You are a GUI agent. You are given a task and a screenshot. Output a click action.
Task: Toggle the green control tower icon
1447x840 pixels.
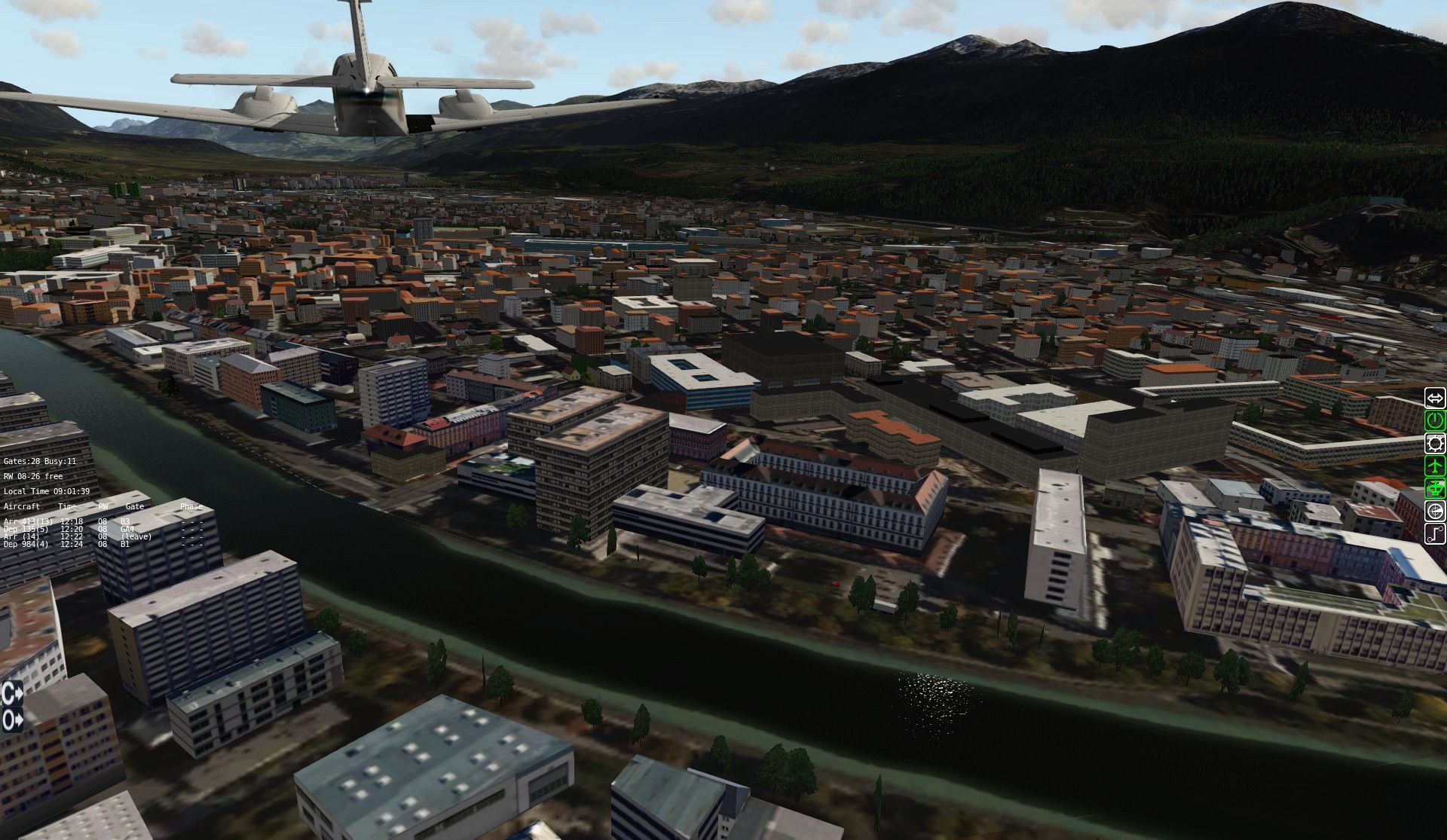click(x=1435, y=488)
